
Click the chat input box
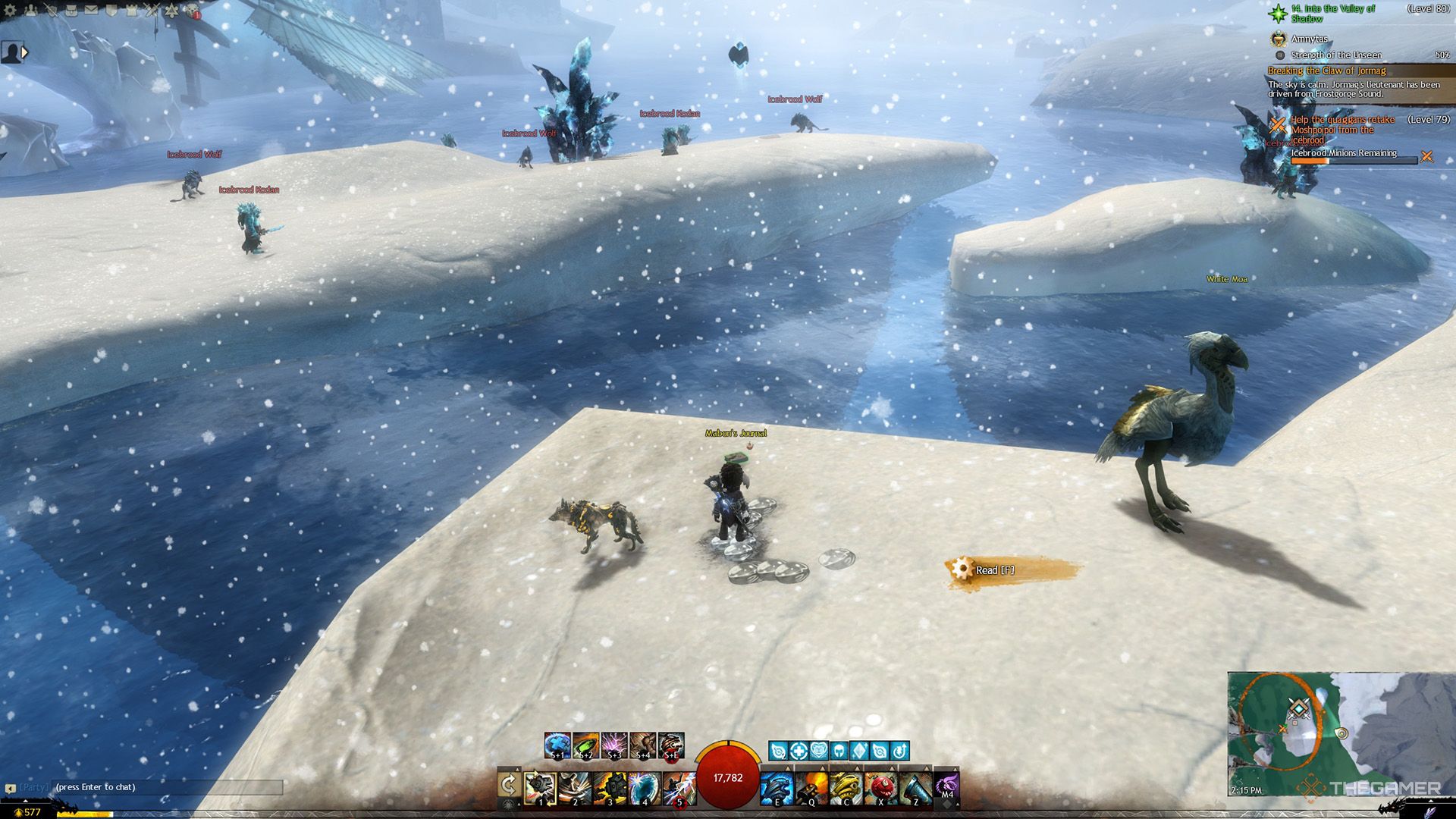(x=167, y=787)
